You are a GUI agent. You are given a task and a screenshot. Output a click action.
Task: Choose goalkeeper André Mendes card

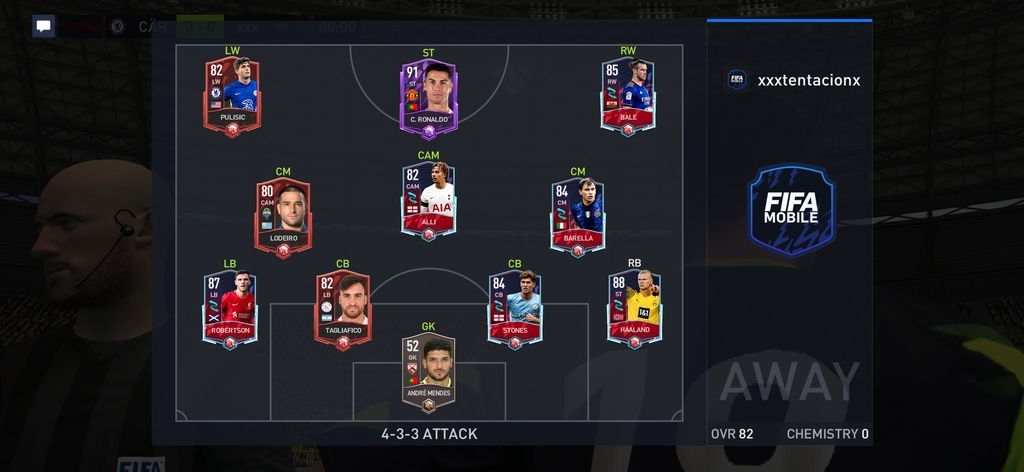[428, 372]
